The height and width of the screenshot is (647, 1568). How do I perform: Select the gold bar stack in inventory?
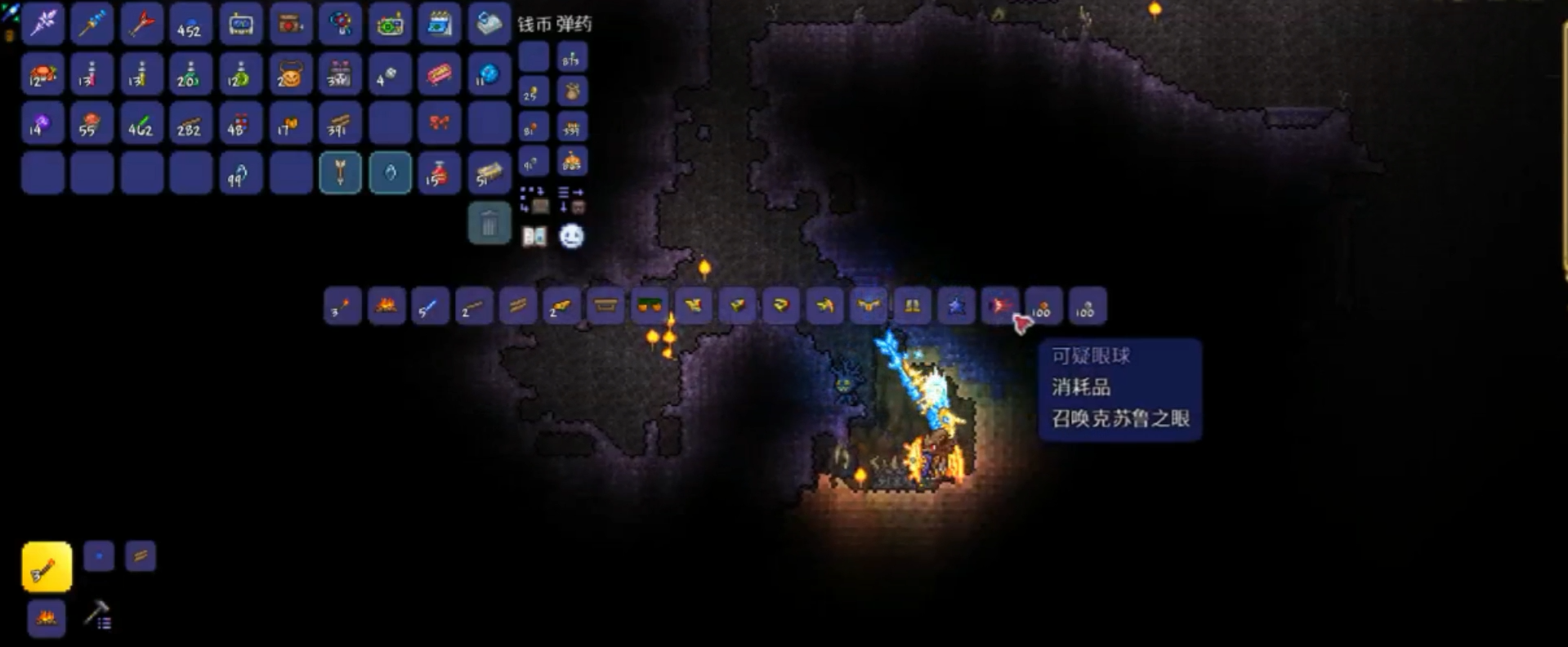(489, 173)
